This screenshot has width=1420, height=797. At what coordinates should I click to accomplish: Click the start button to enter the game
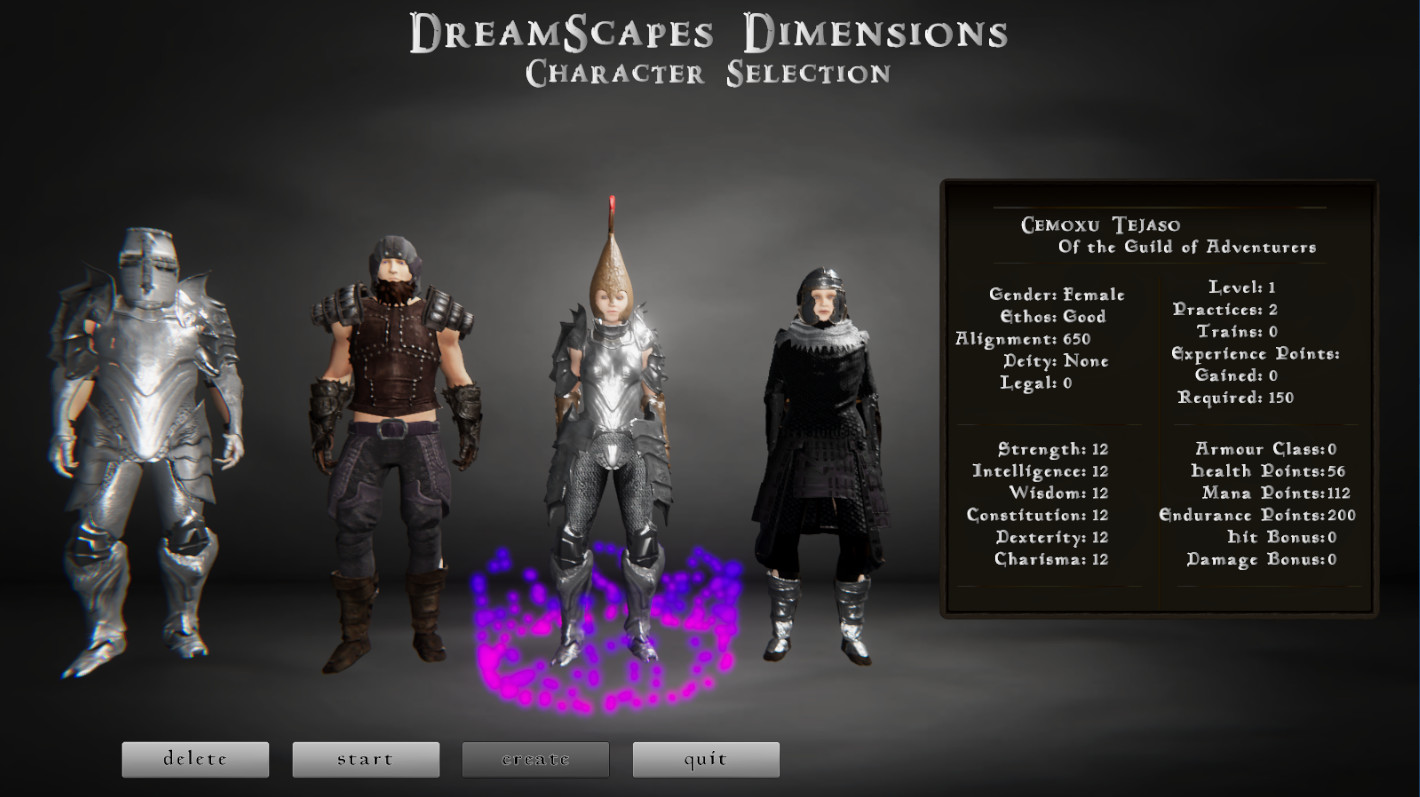[365, 759]
